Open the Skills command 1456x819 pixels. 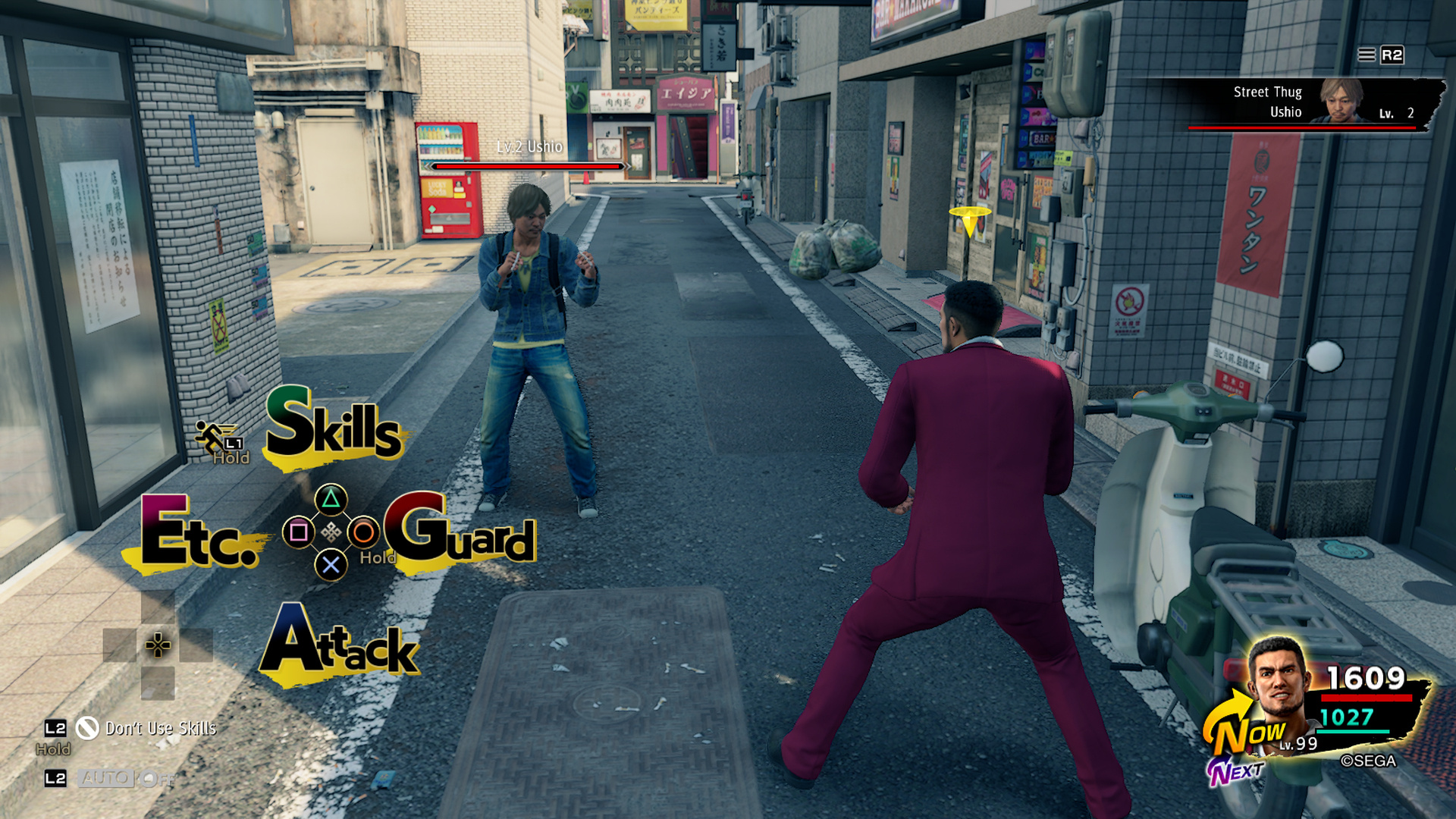331,428
